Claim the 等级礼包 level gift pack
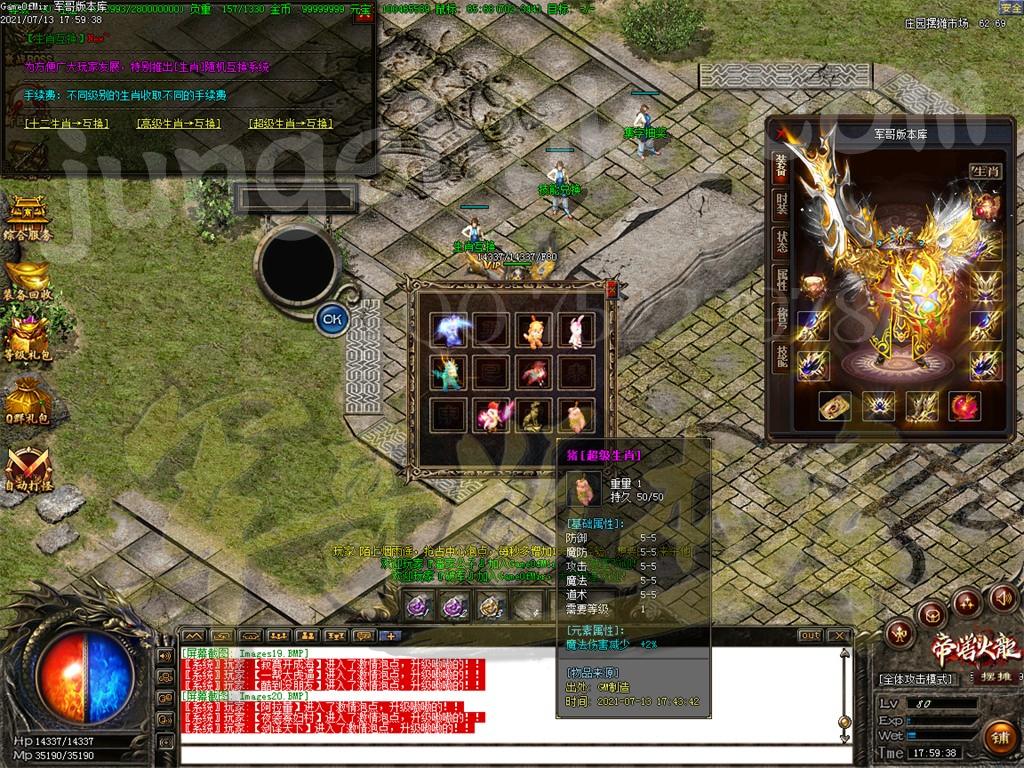The height and width of the screenshot is (768, 1024). click(27, 342)
